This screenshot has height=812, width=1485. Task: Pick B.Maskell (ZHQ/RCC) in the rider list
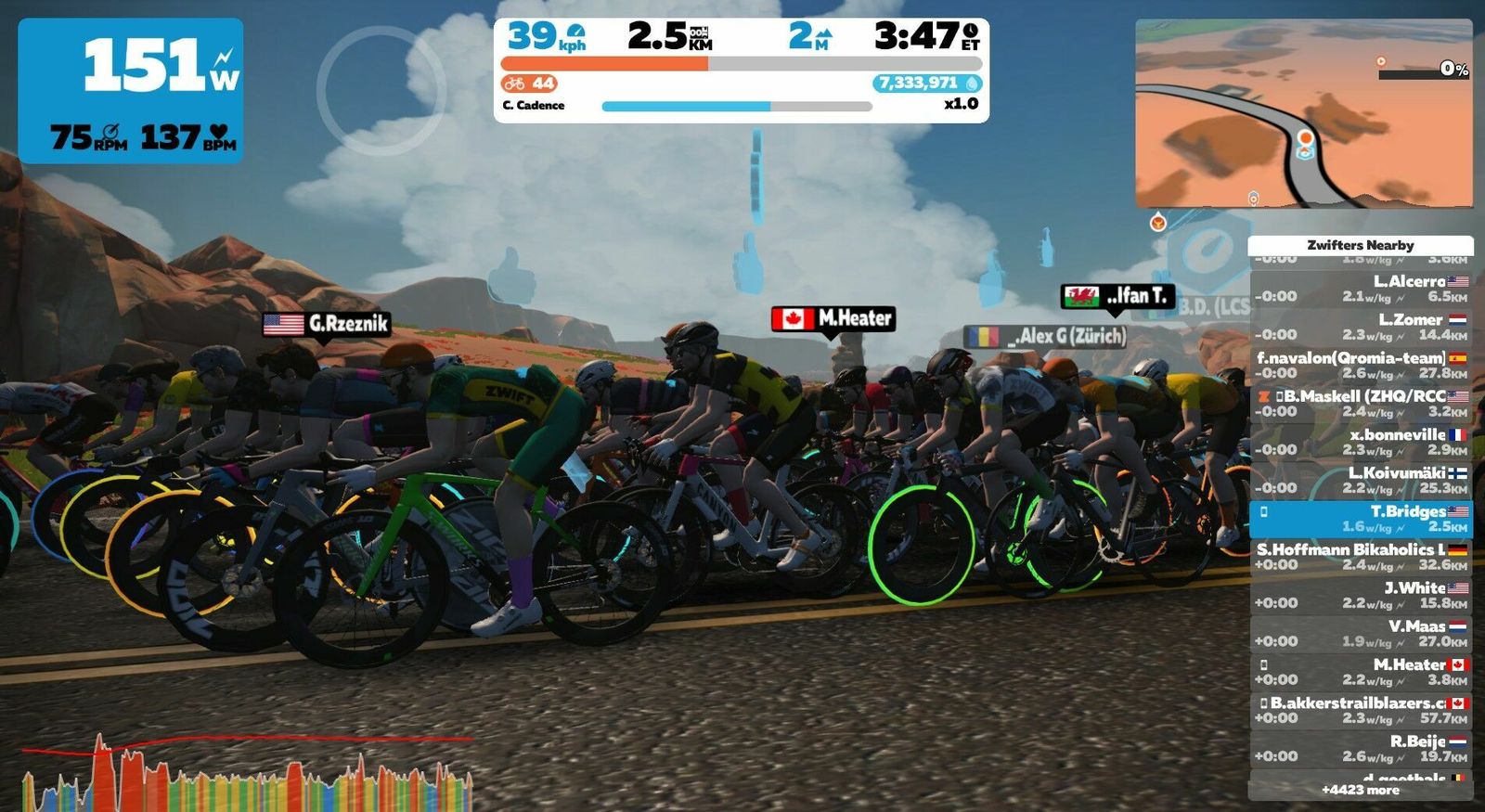[1361, 404]
